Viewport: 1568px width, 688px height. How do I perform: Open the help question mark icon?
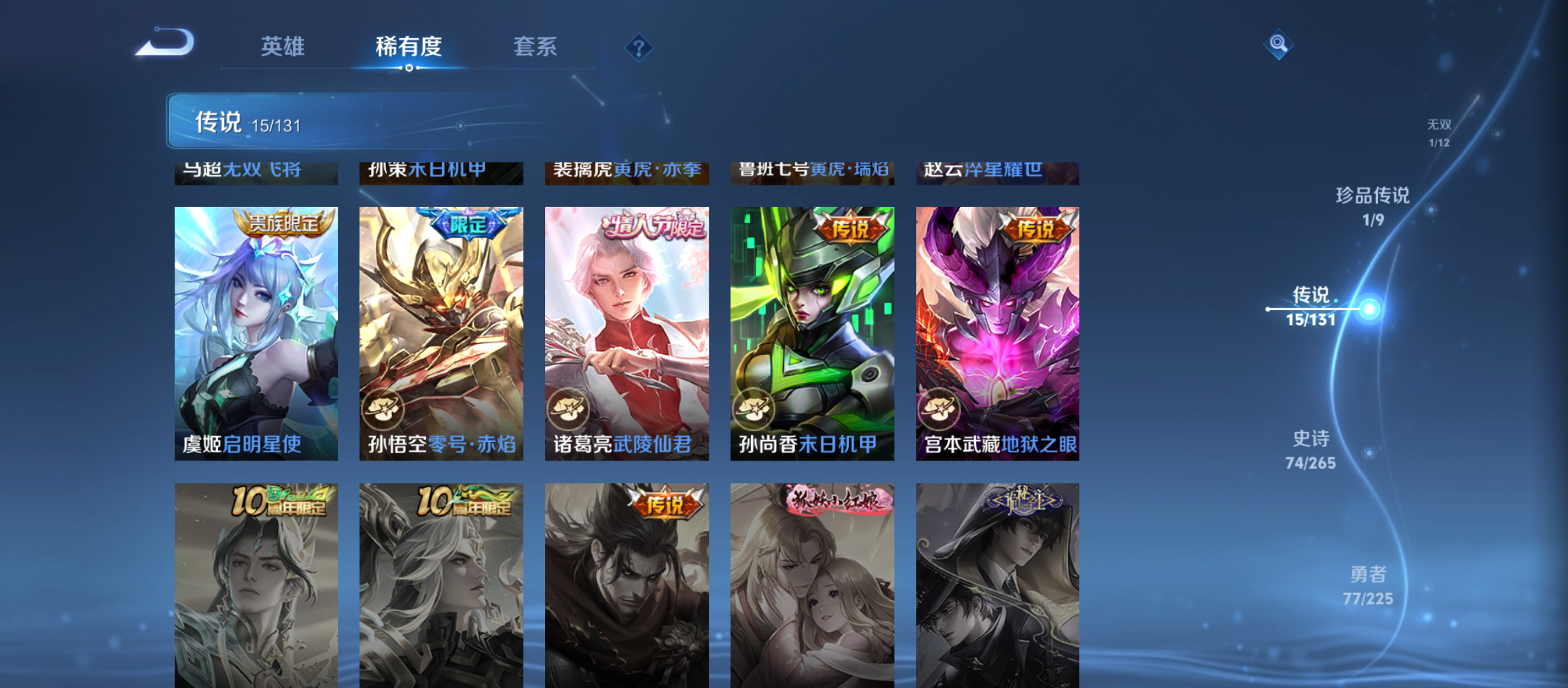[x=639, y=47]
